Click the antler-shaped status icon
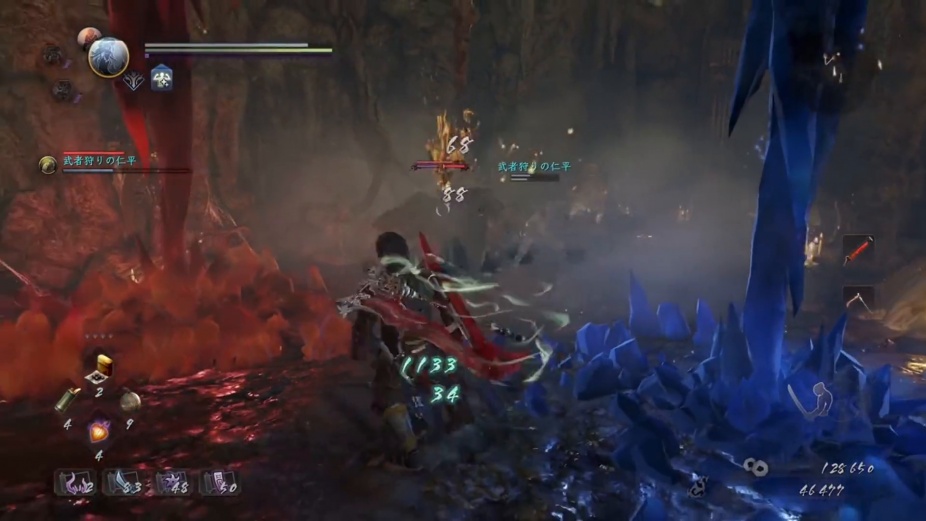Screen dimensions: 926x521 tap(135, 82)
